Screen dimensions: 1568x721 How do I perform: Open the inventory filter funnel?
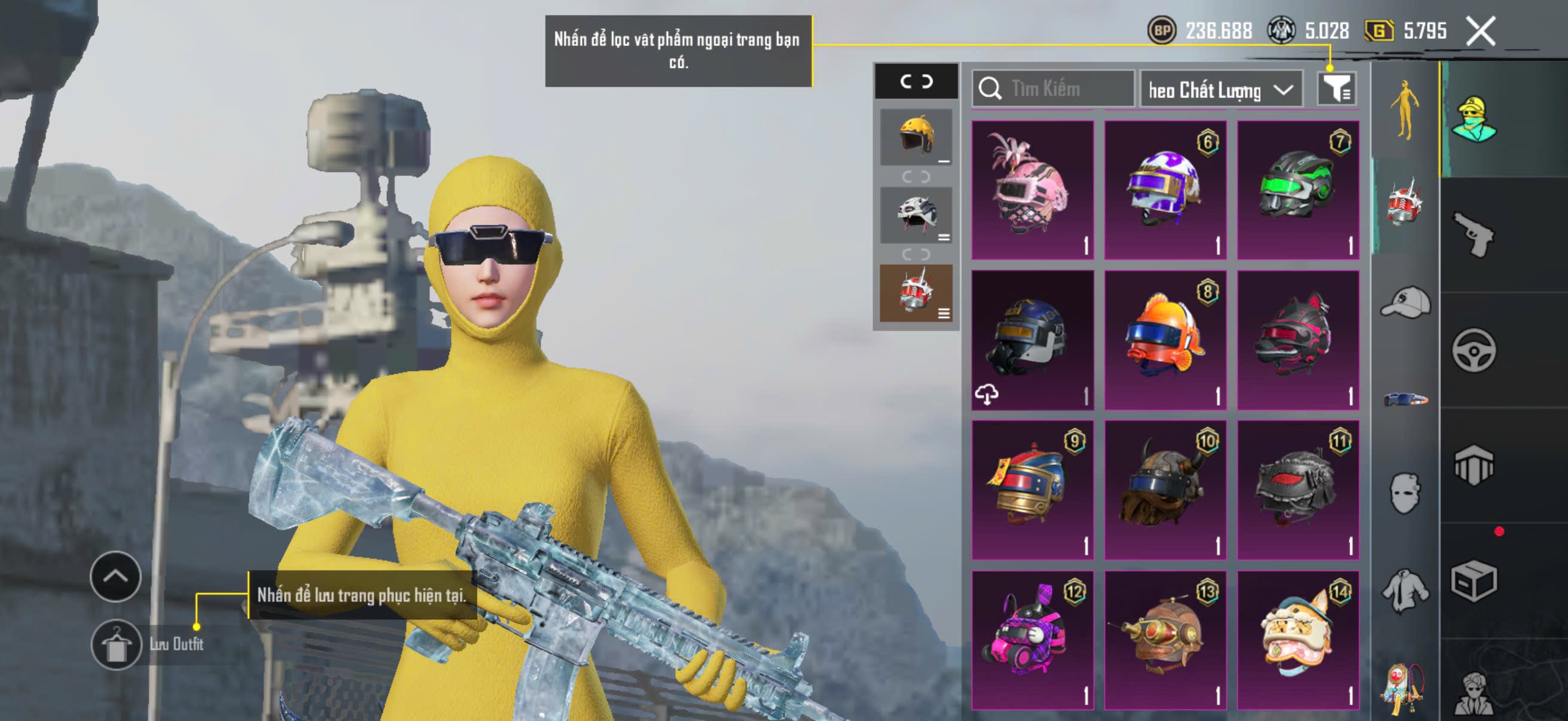(x=1335, y=90)
